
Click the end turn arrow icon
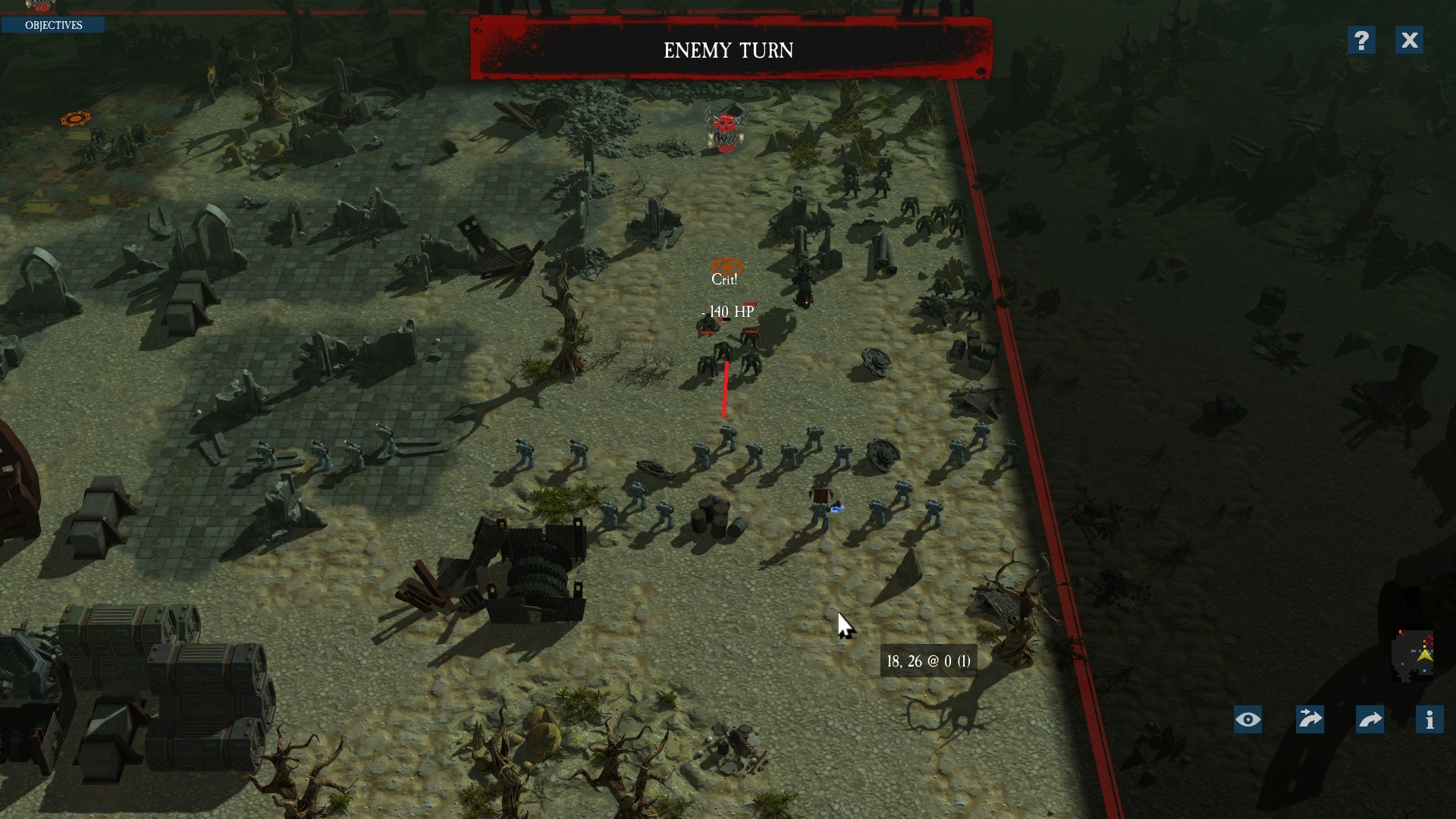pos(1372,719)
